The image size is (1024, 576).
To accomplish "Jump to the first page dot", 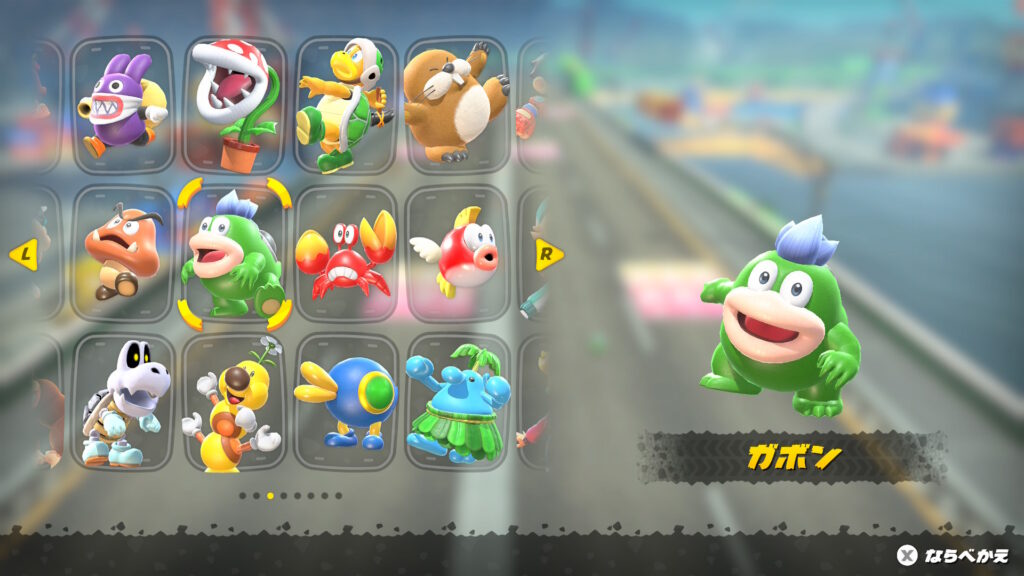I will (243, 495).
